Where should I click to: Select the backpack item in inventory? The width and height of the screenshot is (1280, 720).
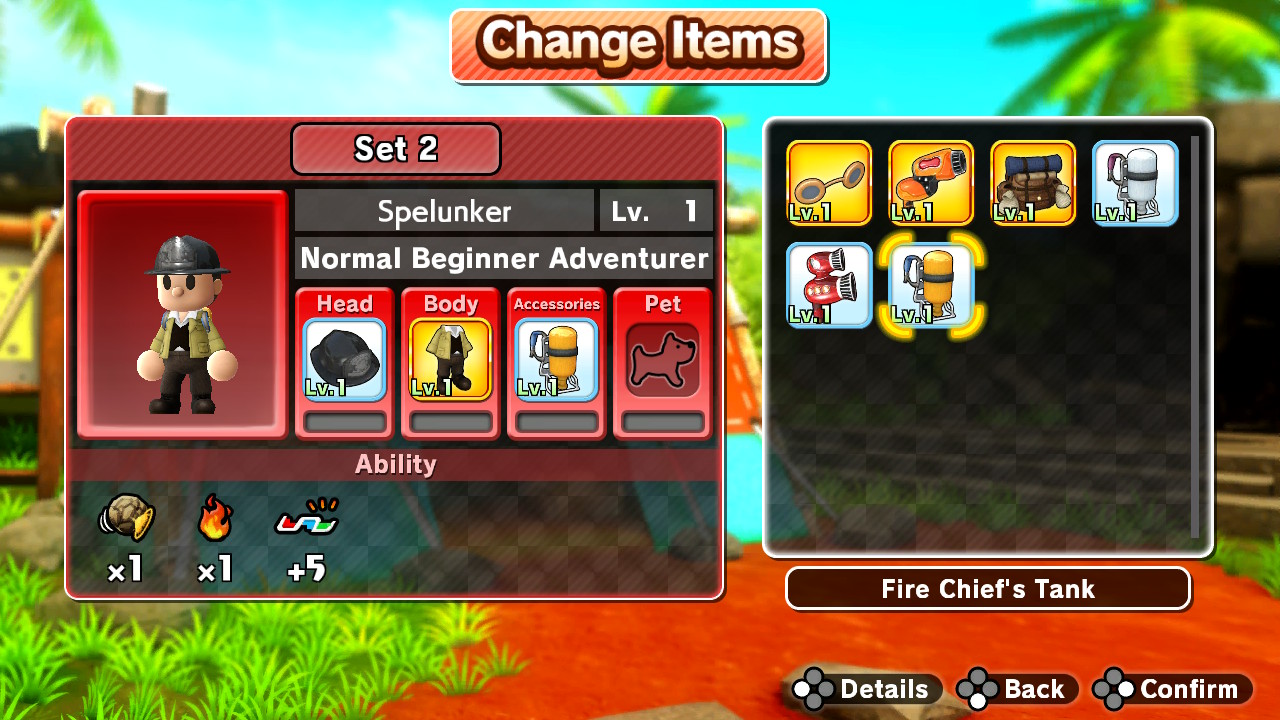click(1032, 183)
